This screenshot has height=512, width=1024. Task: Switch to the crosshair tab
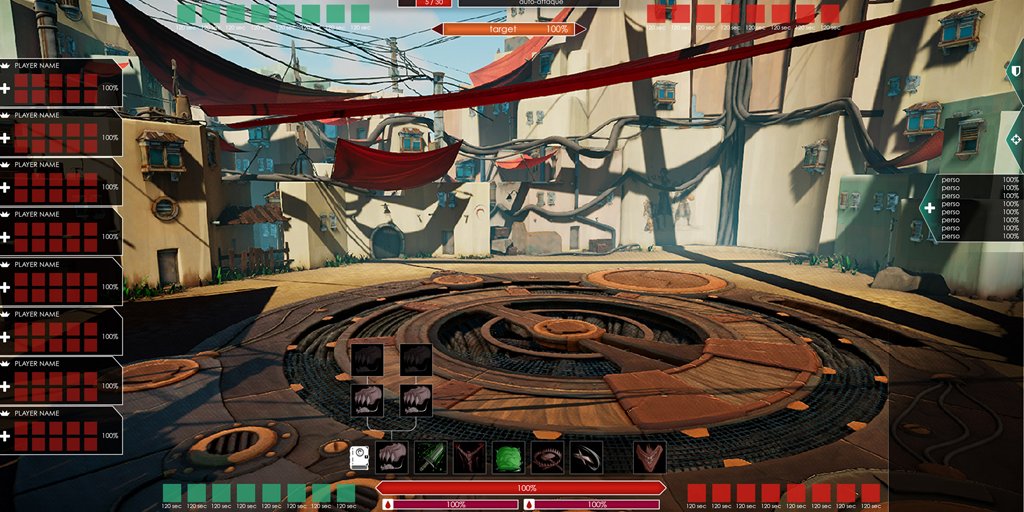[1014, 139]
